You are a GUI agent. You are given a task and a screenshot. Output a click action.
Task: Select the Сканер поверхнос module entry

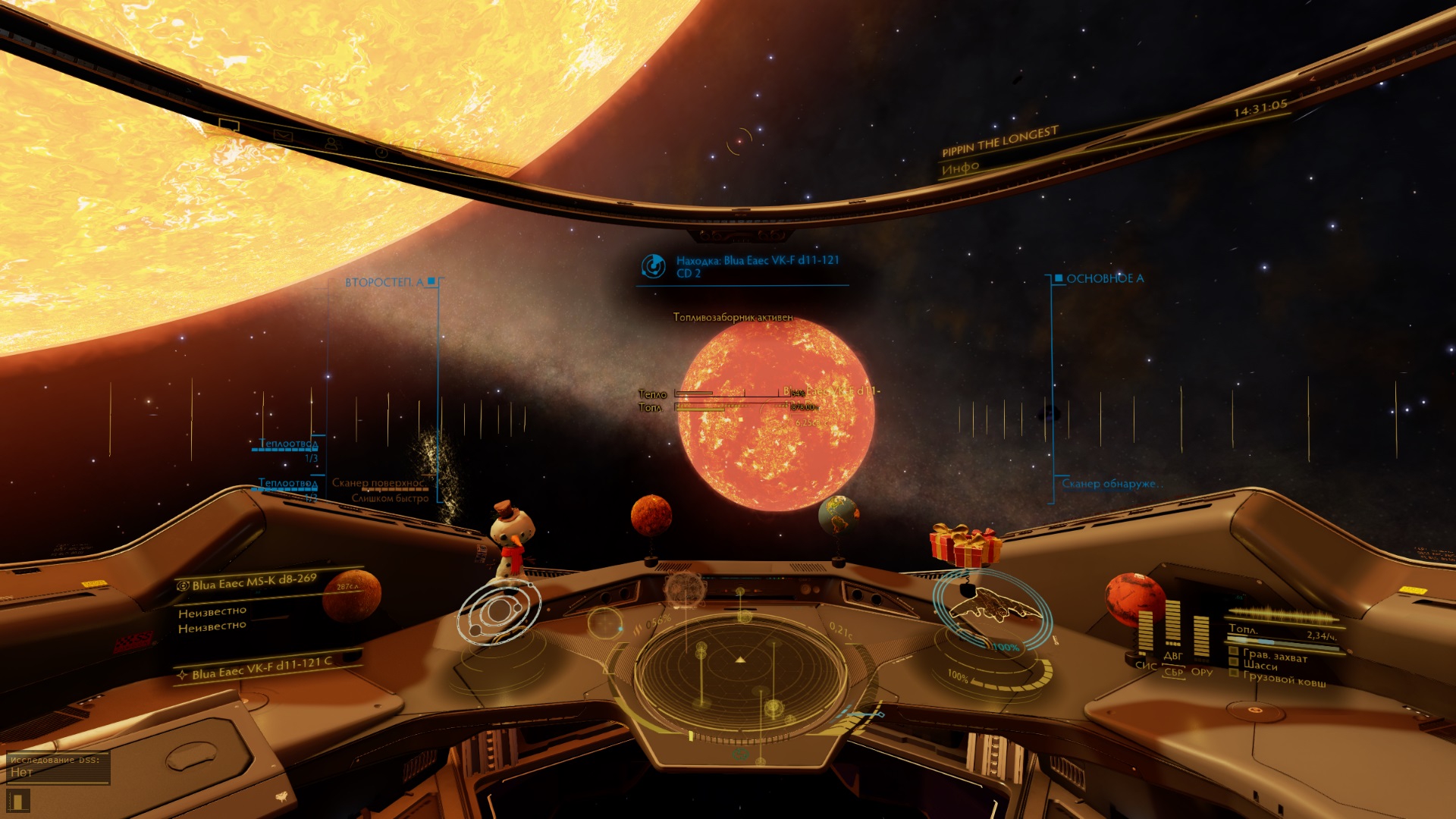click(x=378, y=483)
